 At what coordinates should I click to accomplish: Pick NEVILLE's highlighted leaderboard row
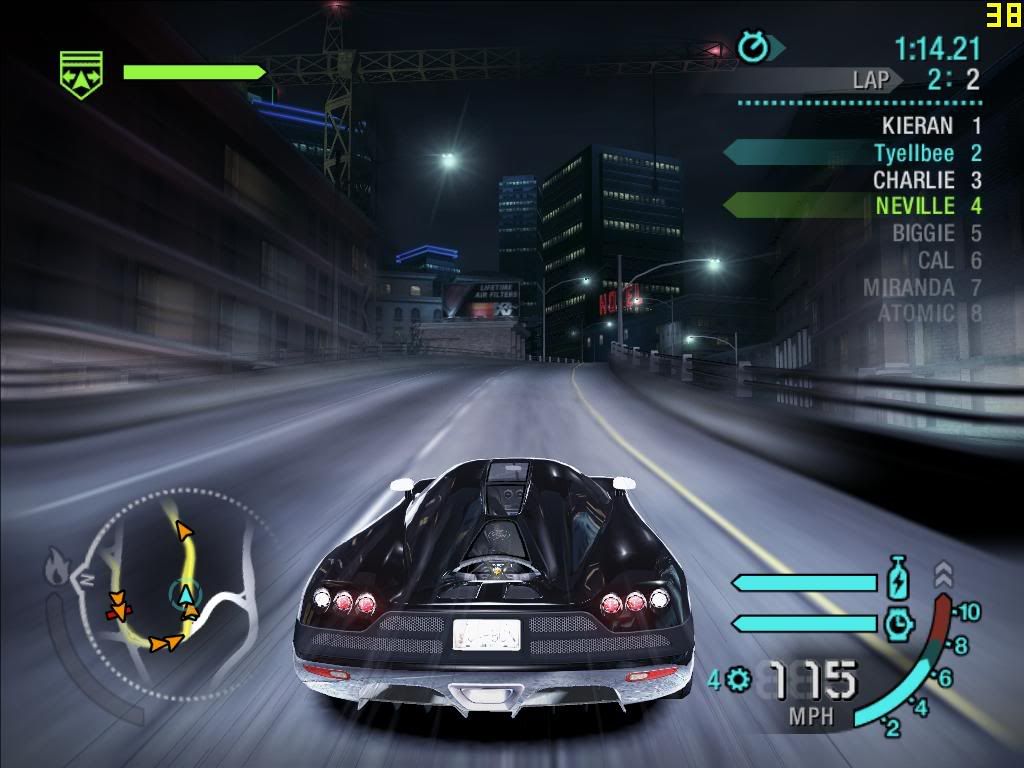[914, 206]
